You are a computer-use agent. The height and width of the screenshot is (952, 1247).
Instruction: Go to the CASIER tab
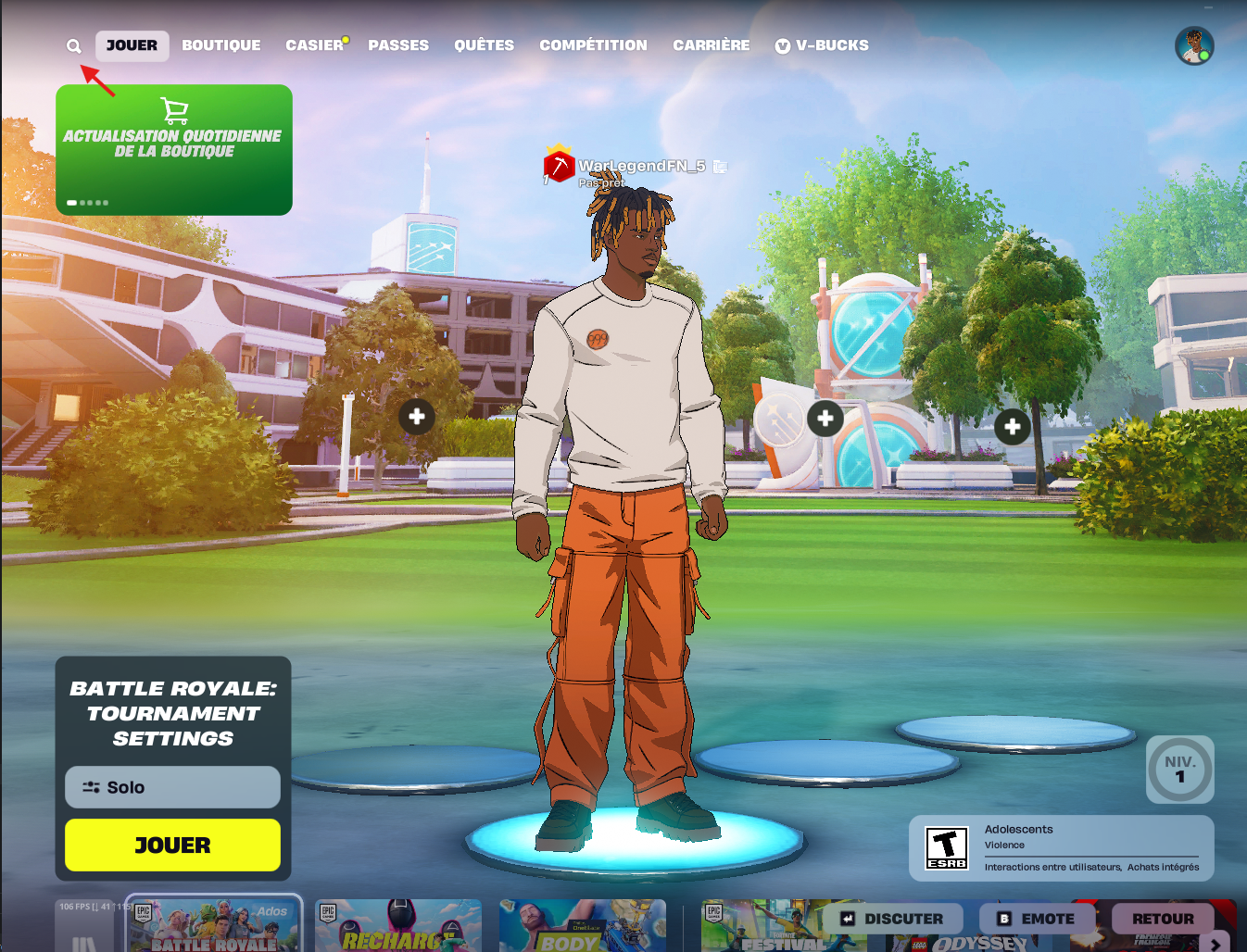pos(314,45)
